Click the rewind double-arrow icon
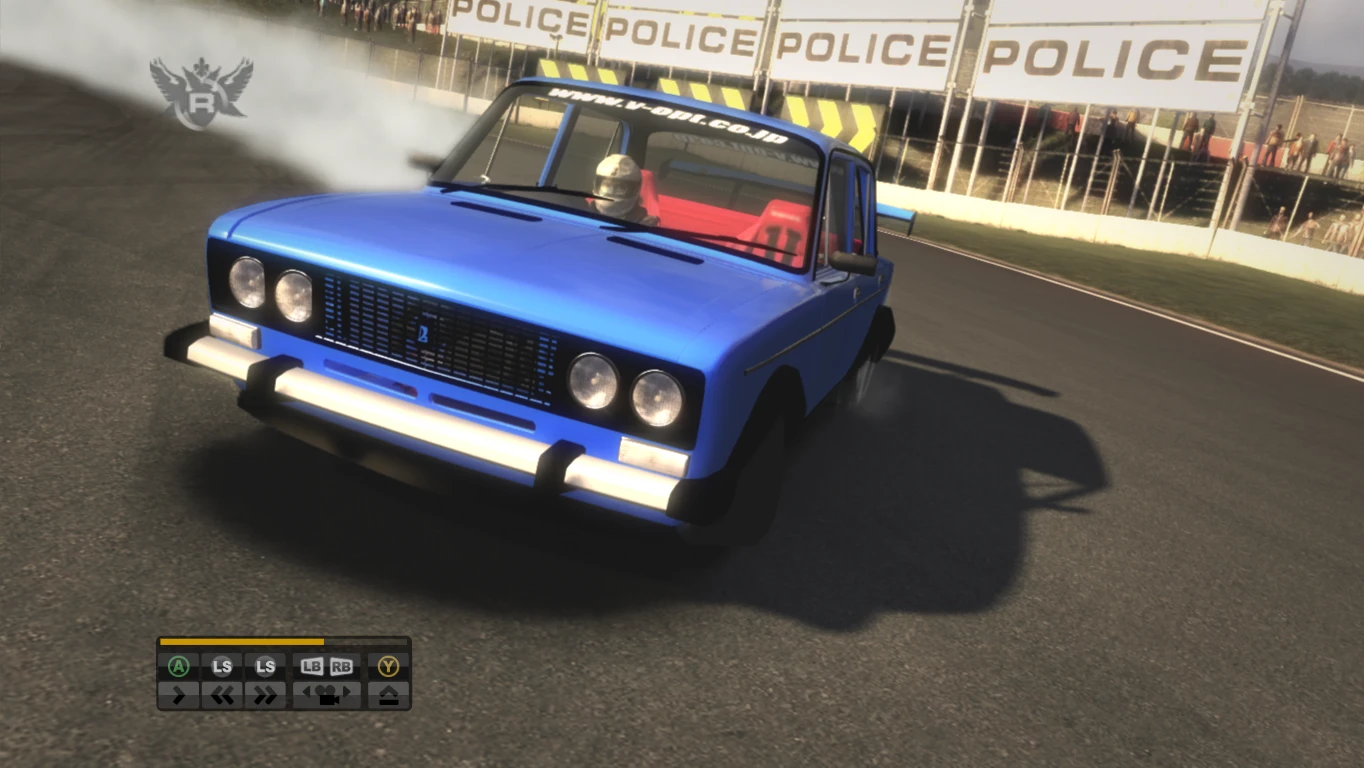Image resolution: width=1364 pixels, height=768 pixels. tap(224, 695)
